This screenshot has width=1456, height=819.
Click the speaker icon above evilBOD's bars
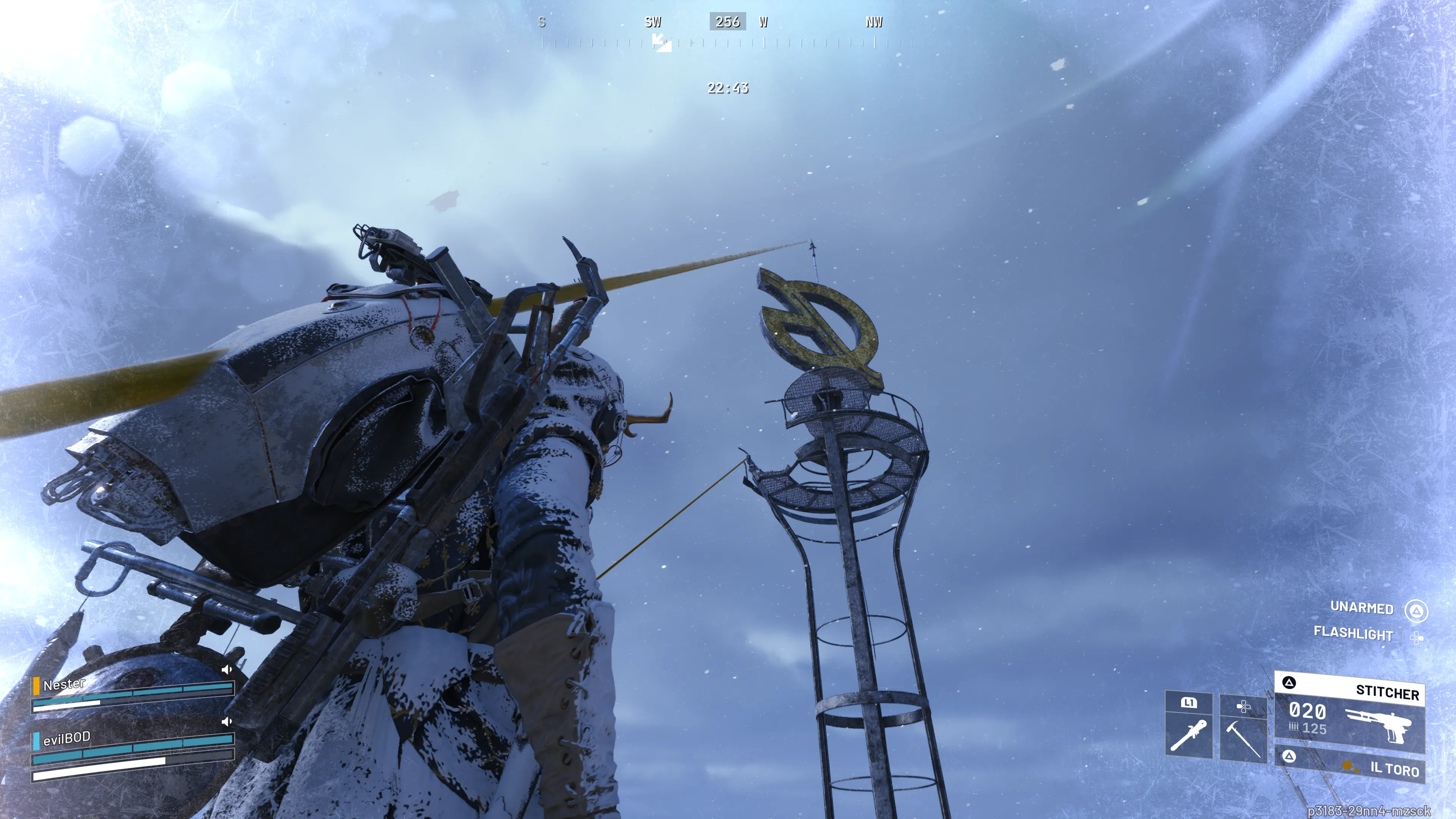tap(227, 722)
